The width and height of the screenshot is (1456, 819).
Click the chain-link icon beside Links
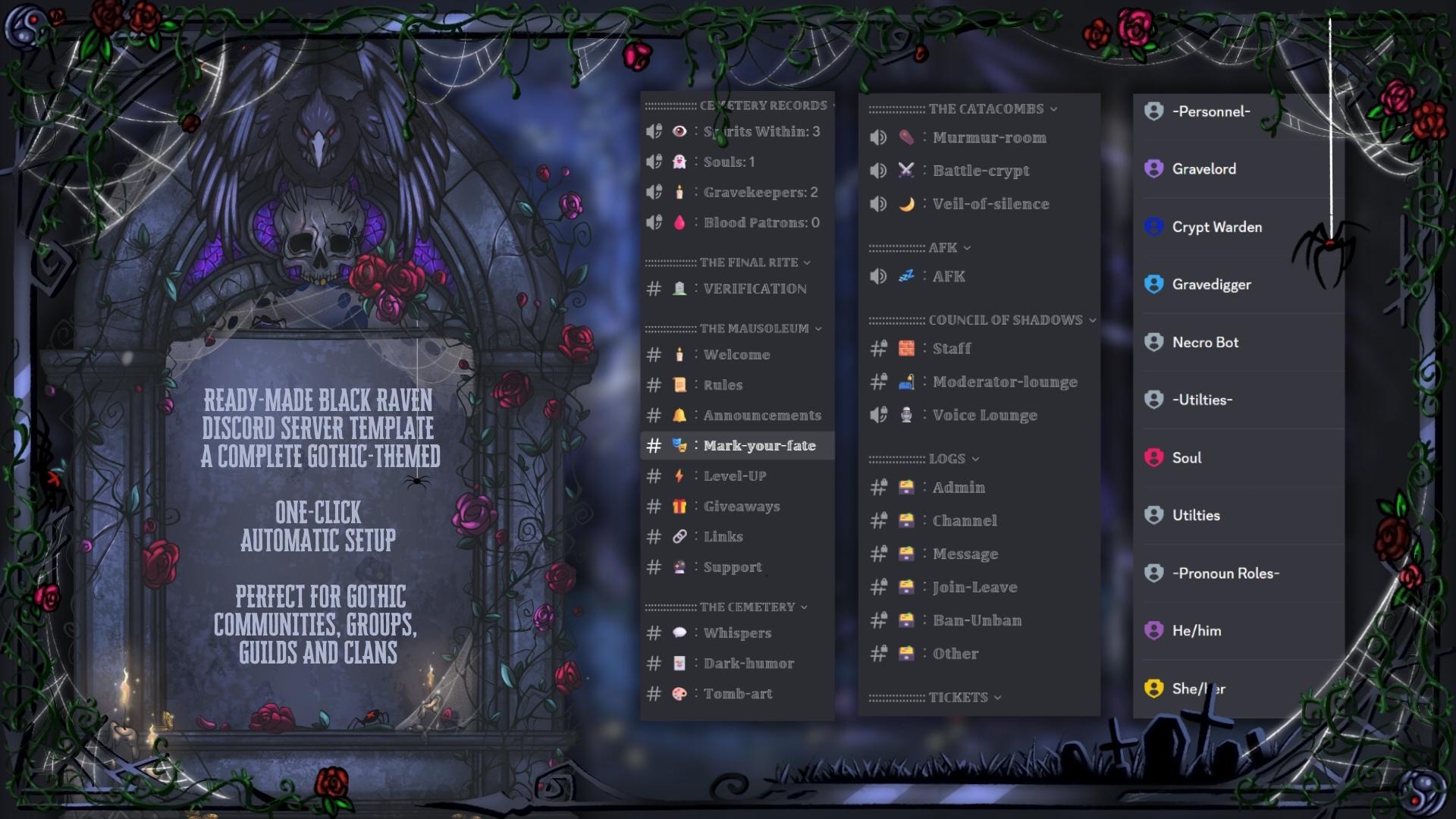click(x=680, y=536)
